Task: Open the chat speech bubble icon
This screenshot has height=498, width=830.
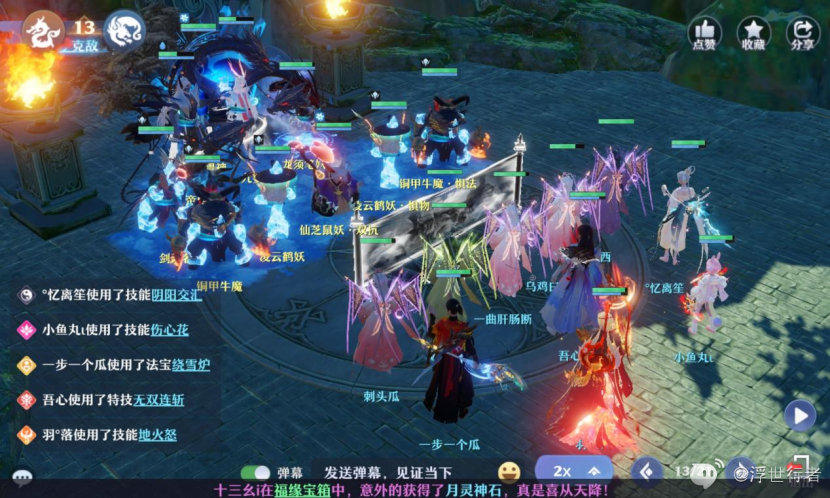Action: (x=22, y=476)
